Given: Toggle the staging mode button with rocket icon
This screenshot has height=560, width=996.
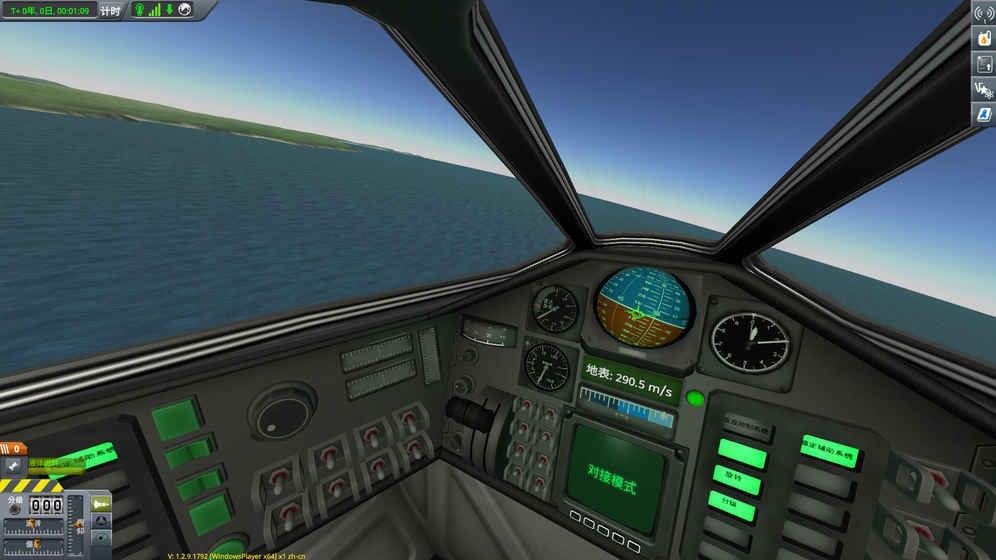Looking at the screenshot, I should pyautogui.click(x=101, y=504).
